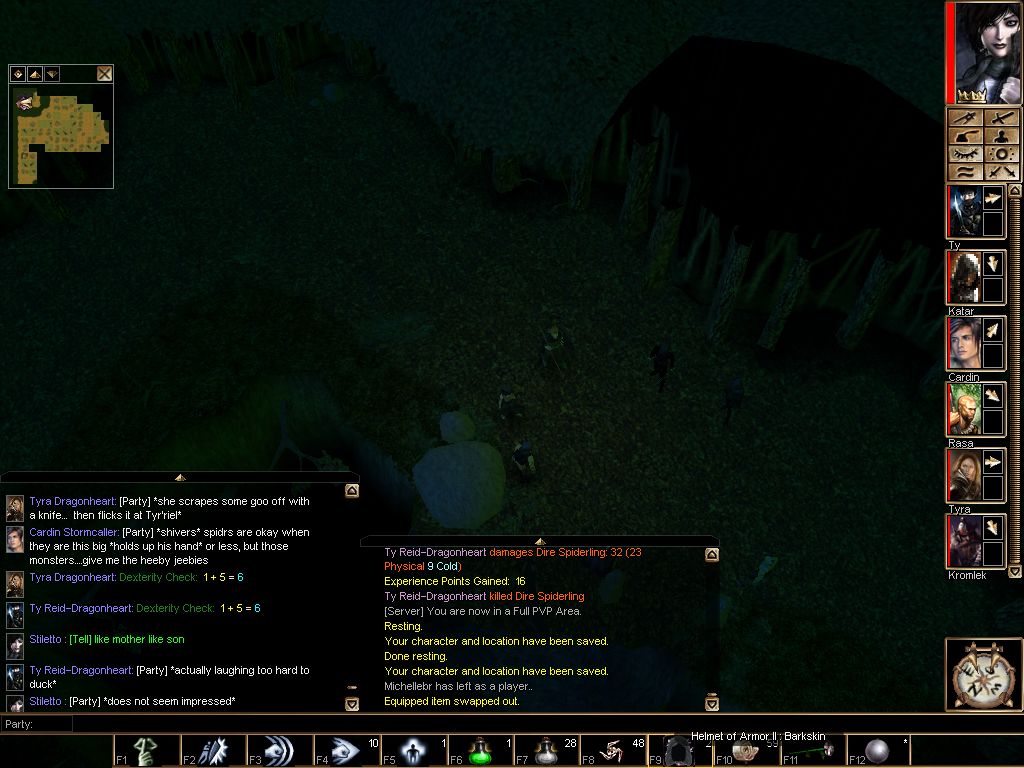Pick Rasa's party portrait
Viewport: 1024px width, 768px height.
click(963, 409)
